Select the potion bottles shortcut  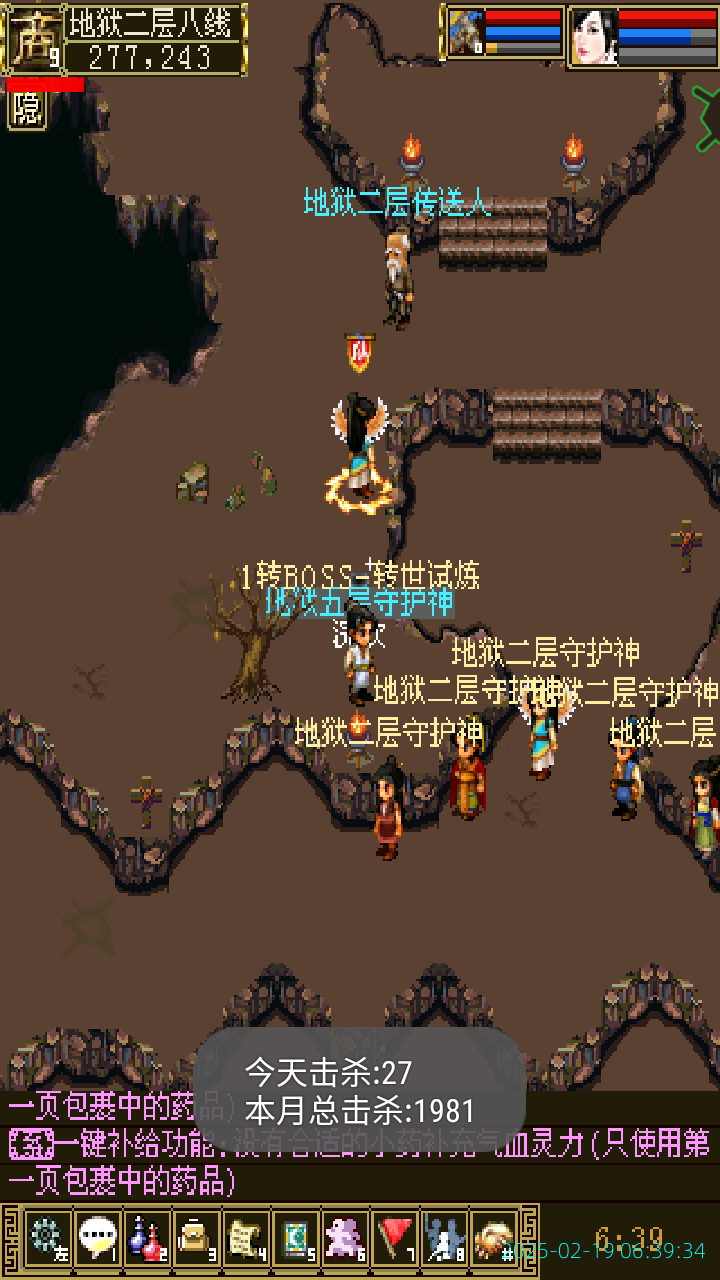[147, 1238]
